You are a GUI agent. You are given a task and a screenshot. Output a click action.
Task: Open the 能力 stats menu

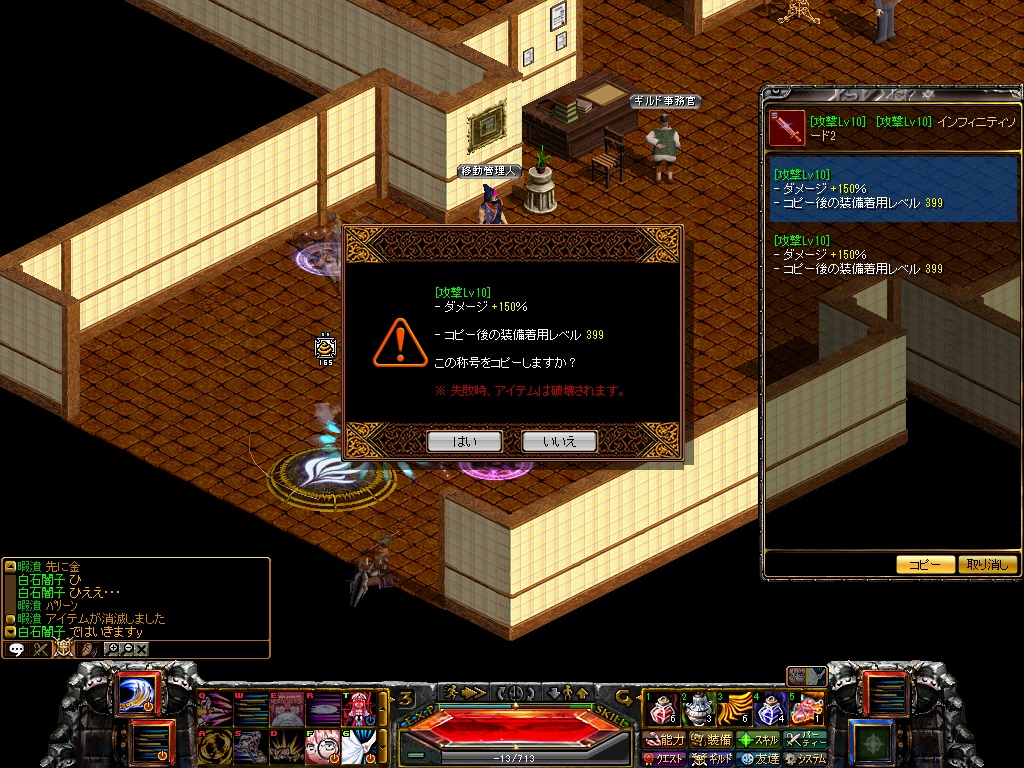coord(665,740)
